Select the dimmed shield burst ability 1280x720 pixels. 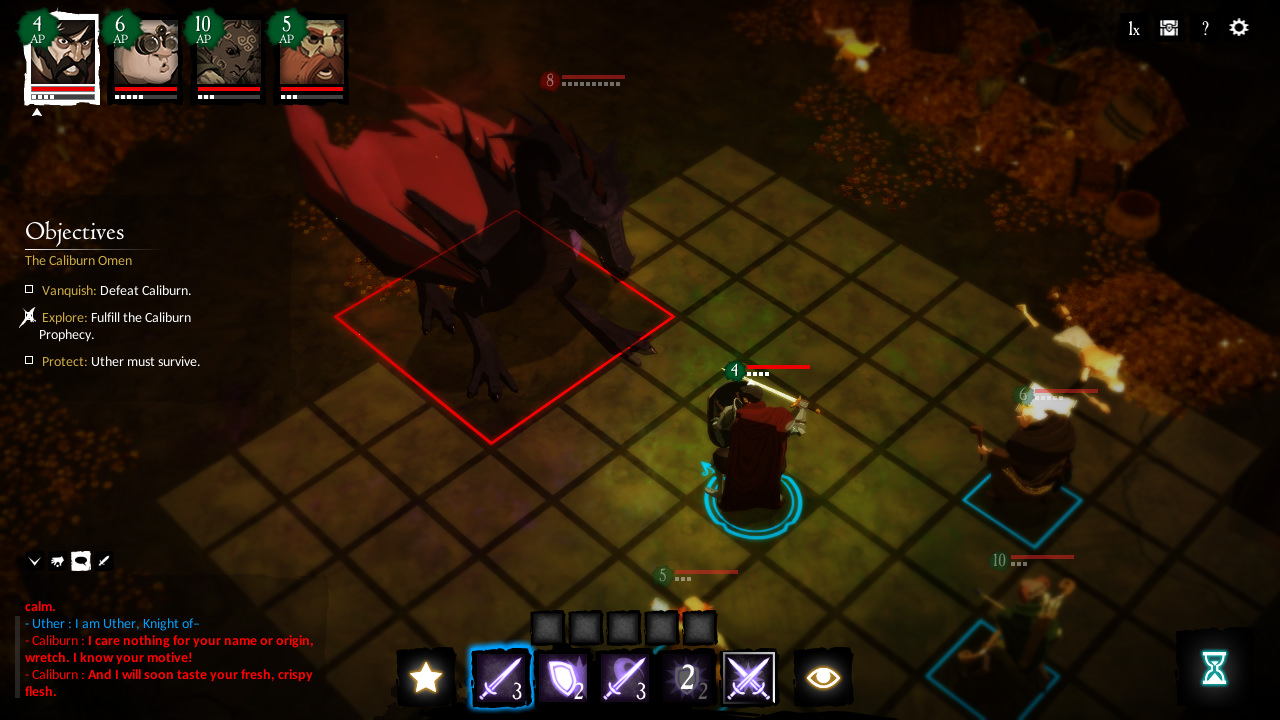click(688, 677)
